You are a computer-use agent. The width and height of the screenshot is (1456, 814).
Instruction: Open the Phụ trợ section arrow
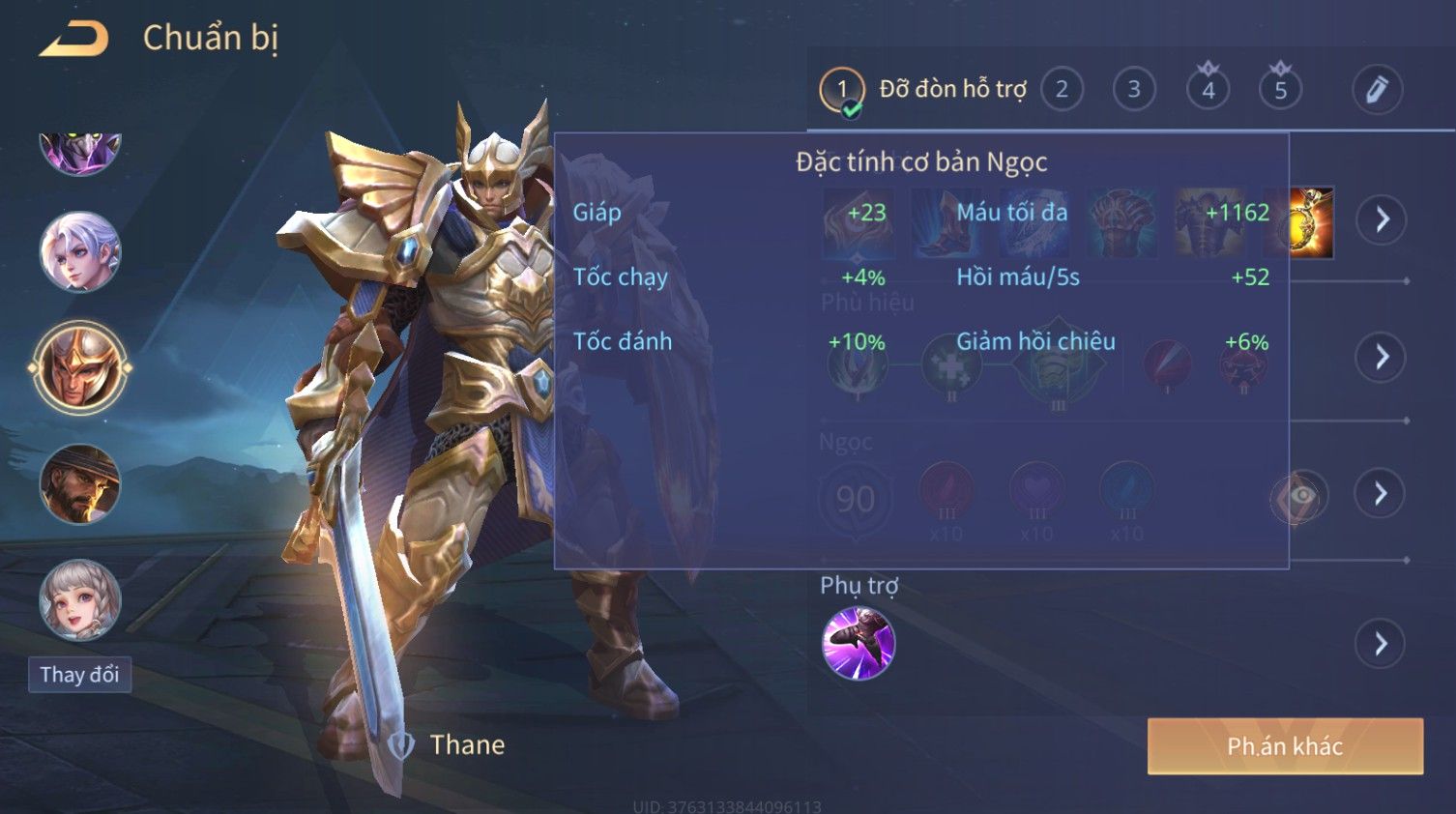1382,644
